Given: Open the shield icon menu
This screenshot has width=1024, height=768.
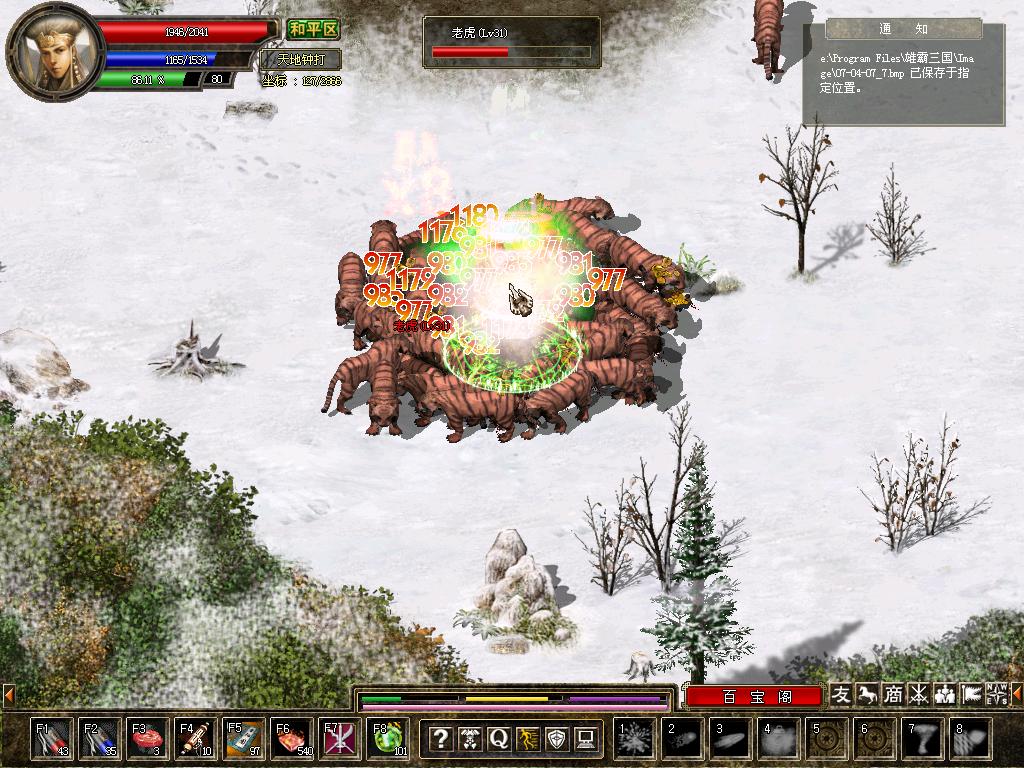Looking at the screenshot, I should 556,739.
